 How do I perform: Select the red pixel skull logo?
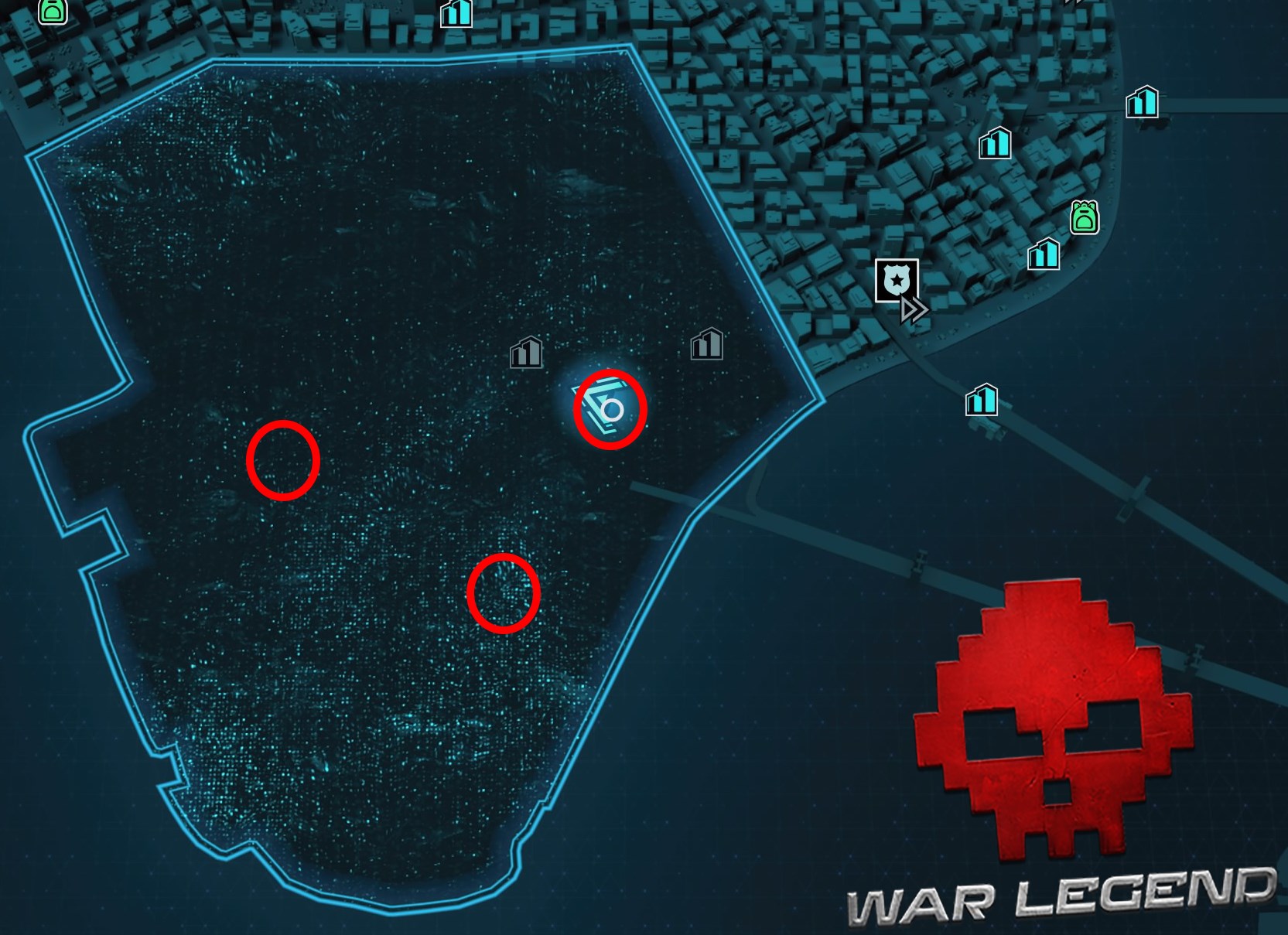point(1052,719)
